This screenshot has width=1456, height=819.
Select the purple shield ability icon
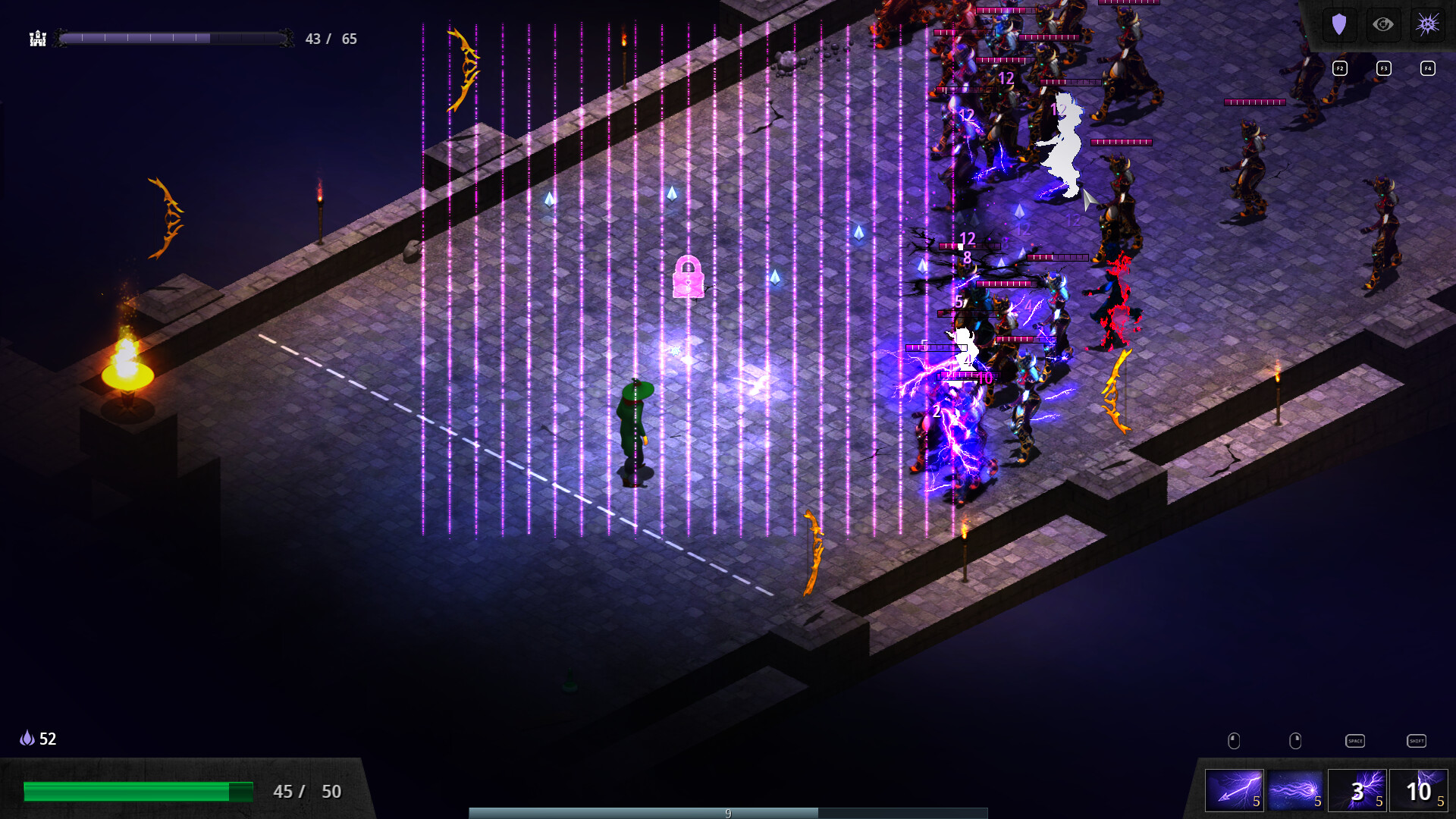[1339, 24]
